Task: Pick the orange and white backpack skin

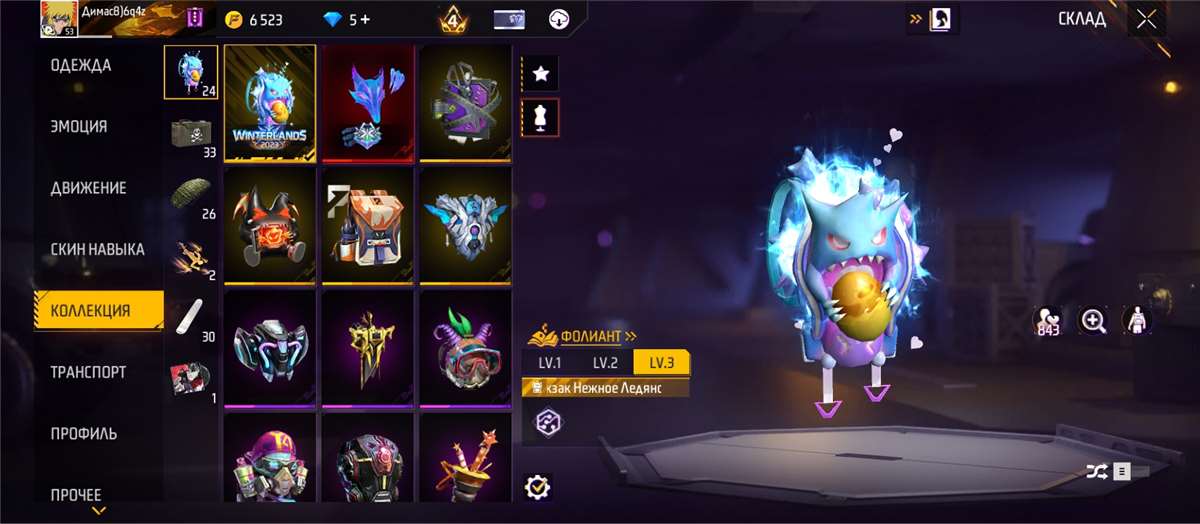Action: (x=368, y=226)
